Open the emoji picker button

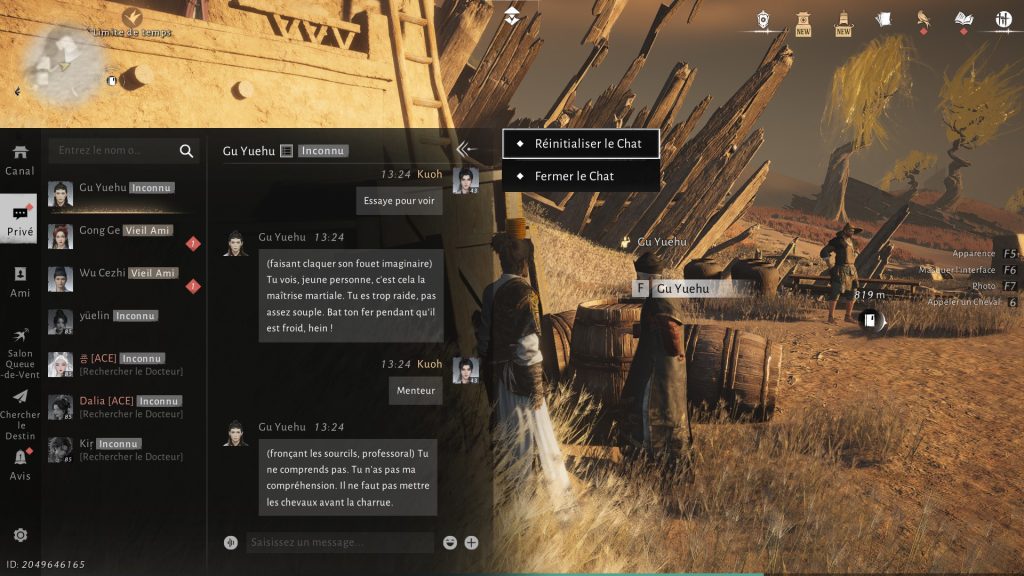tap(450, 543)
